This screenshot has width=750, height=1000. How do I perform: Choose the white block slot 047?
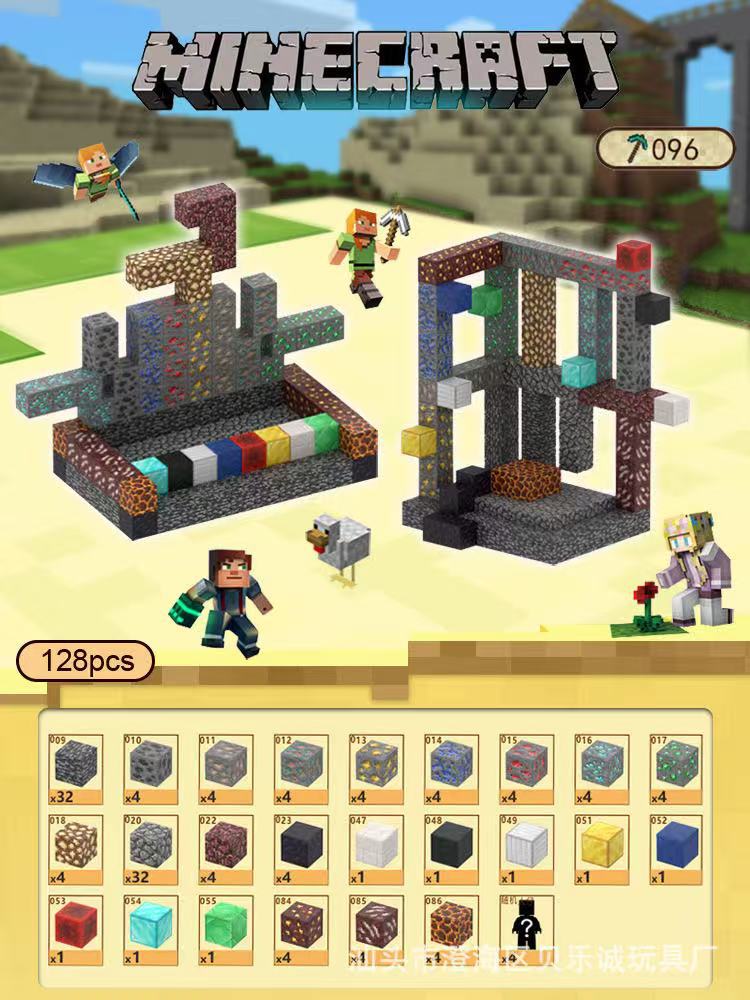click(376, 849)
